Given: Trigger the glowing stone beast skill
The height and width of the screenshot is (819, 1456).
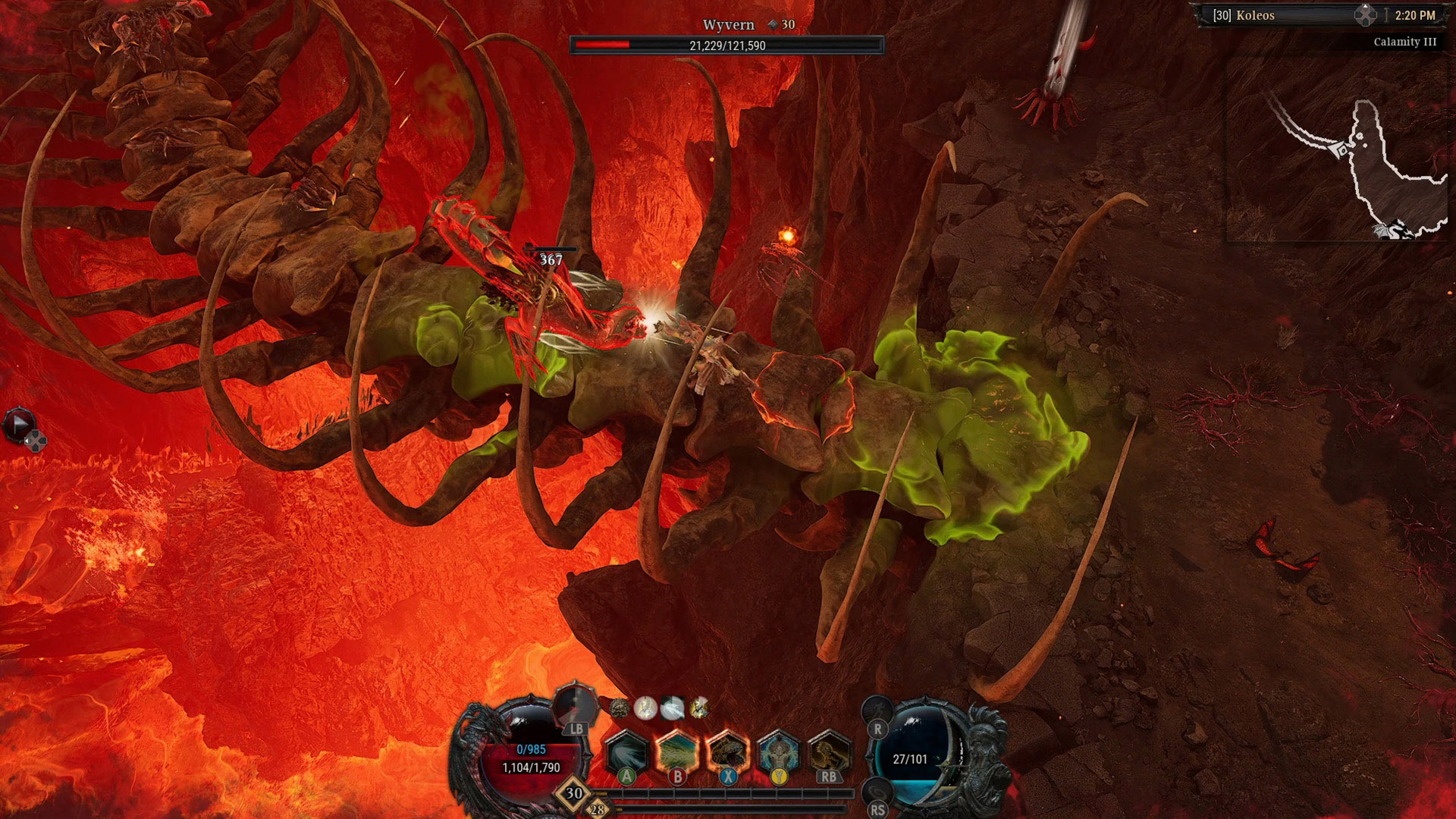Looking at the screenshot, I should pos(728,753).
